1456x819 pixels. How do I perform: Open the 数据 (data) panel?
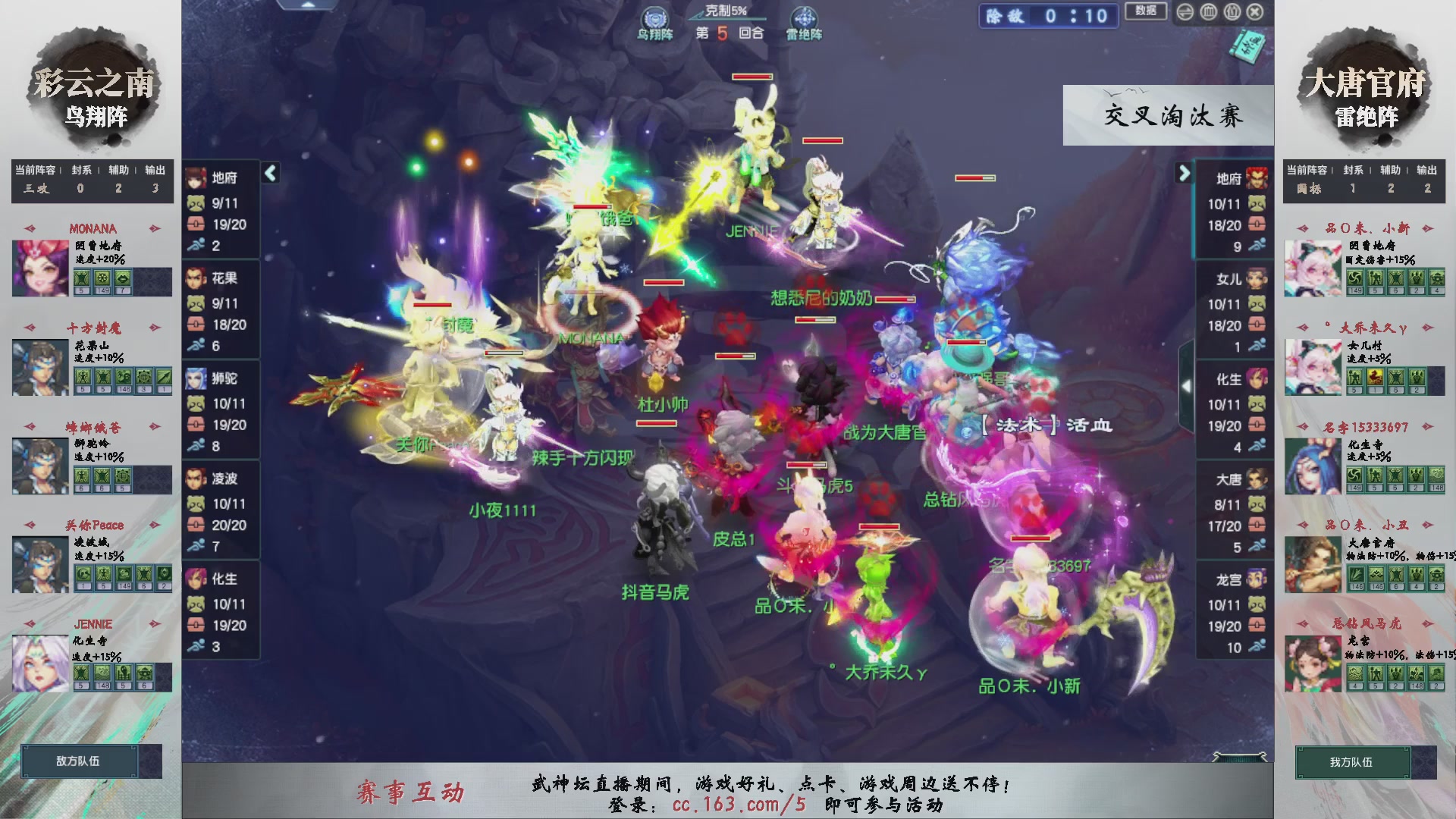click(x=1145, y=12)
